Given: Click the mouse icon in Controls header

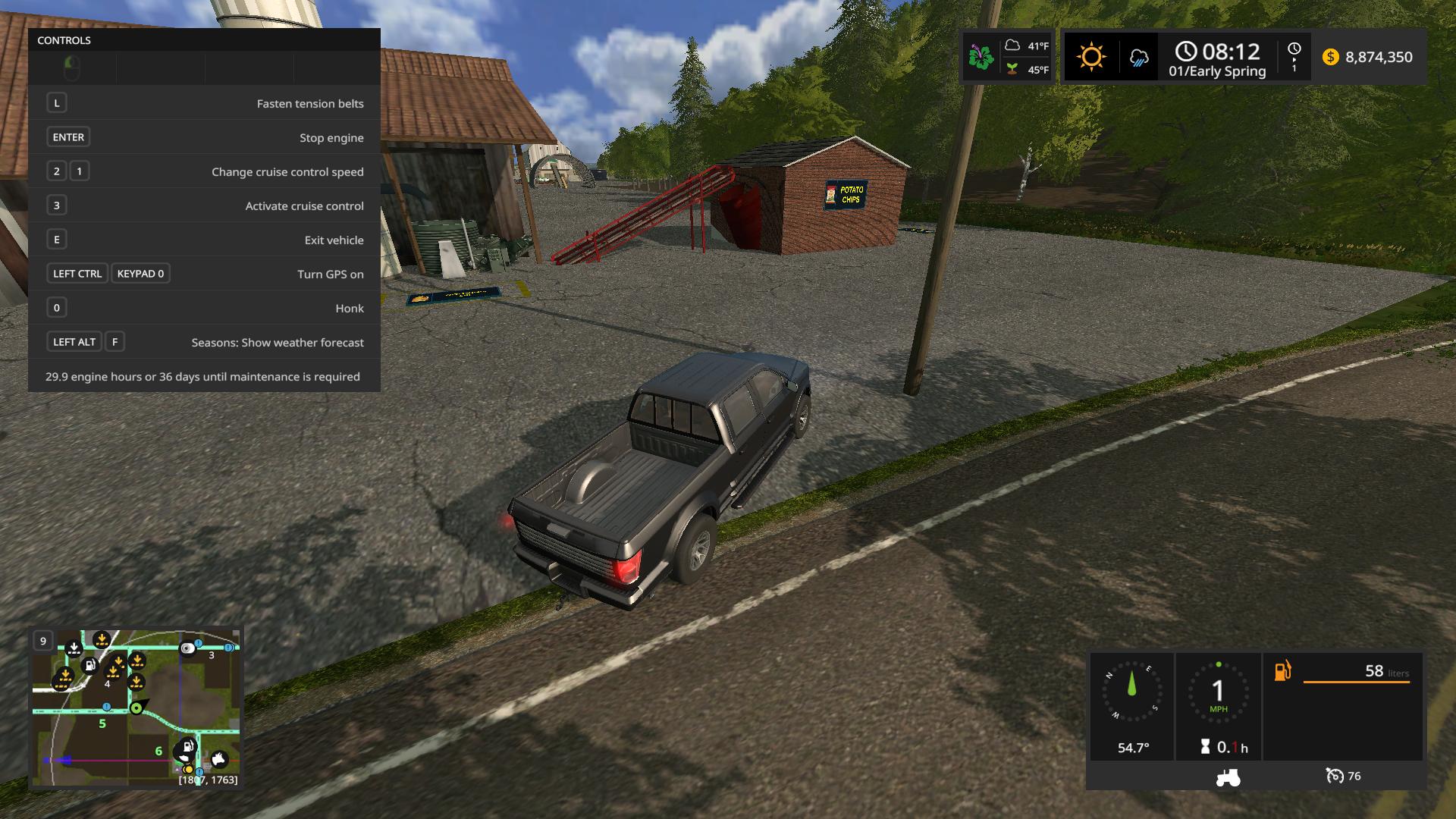Looking at the screenshot, I should [x=72, y=68].
